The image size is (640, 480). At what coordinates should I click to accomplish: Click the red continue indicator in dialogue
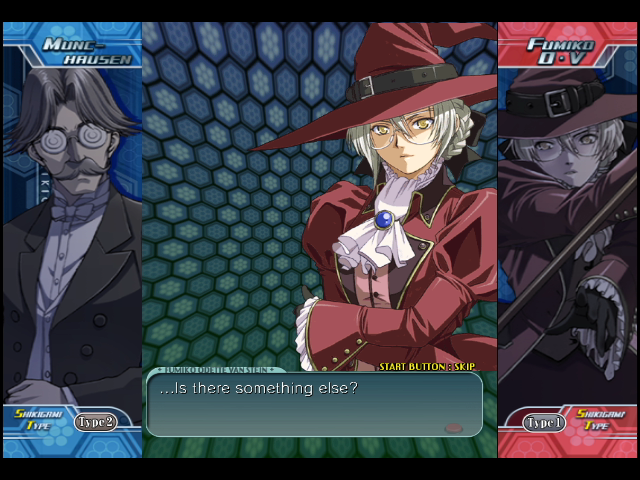454,428
